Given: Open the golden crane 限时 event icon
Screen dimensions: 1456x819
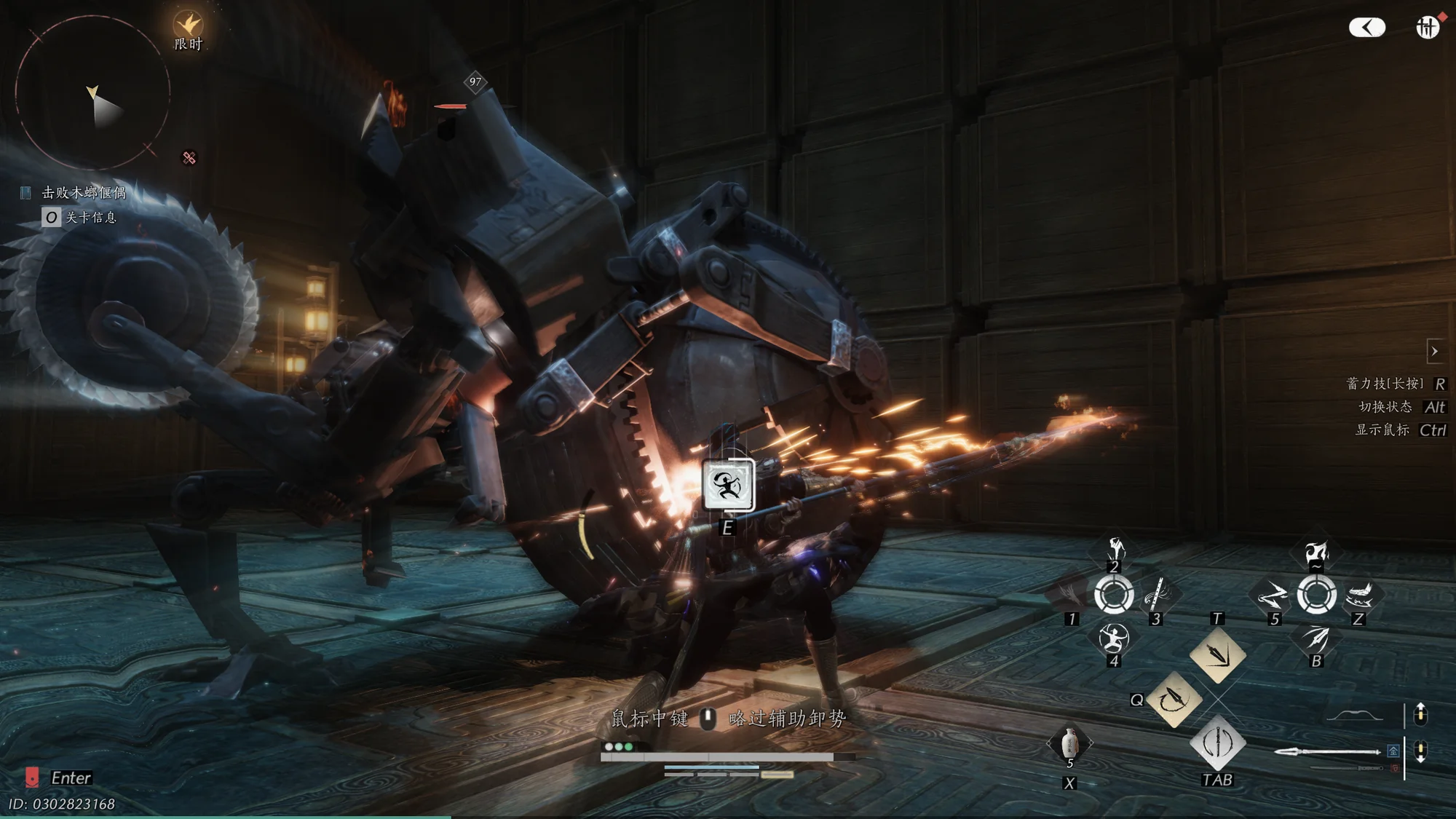Looking at the screenshot, I should pyautogui.click(x=188, y=26).
